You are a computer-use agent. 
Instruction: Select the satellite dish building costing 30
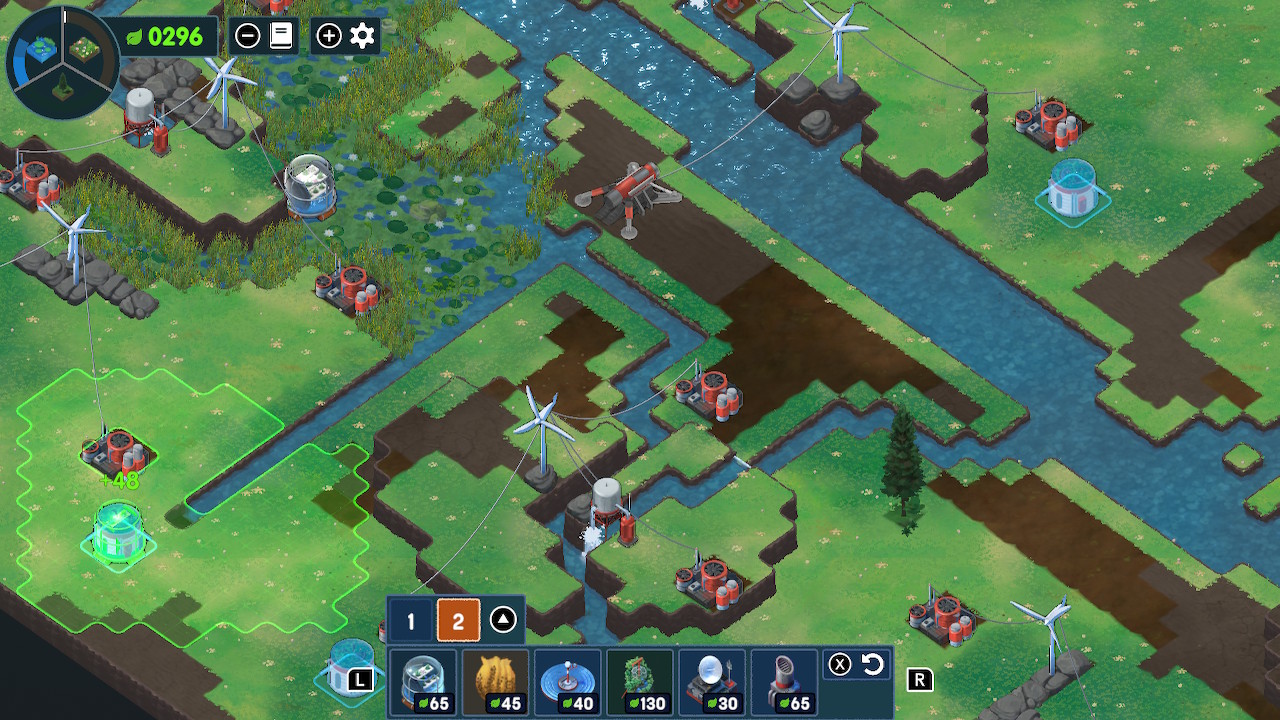711,682
